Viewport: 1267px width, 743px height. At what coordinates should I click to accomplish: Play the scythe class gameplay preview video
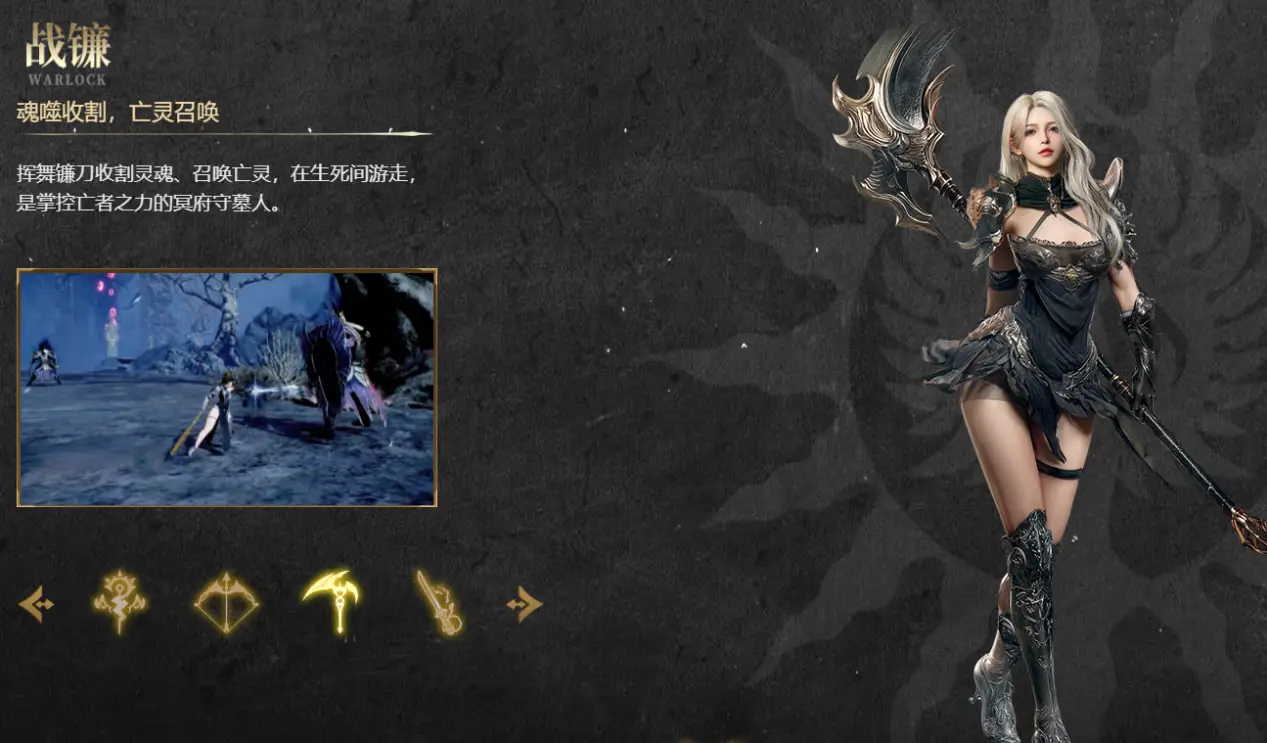point(227,388)
